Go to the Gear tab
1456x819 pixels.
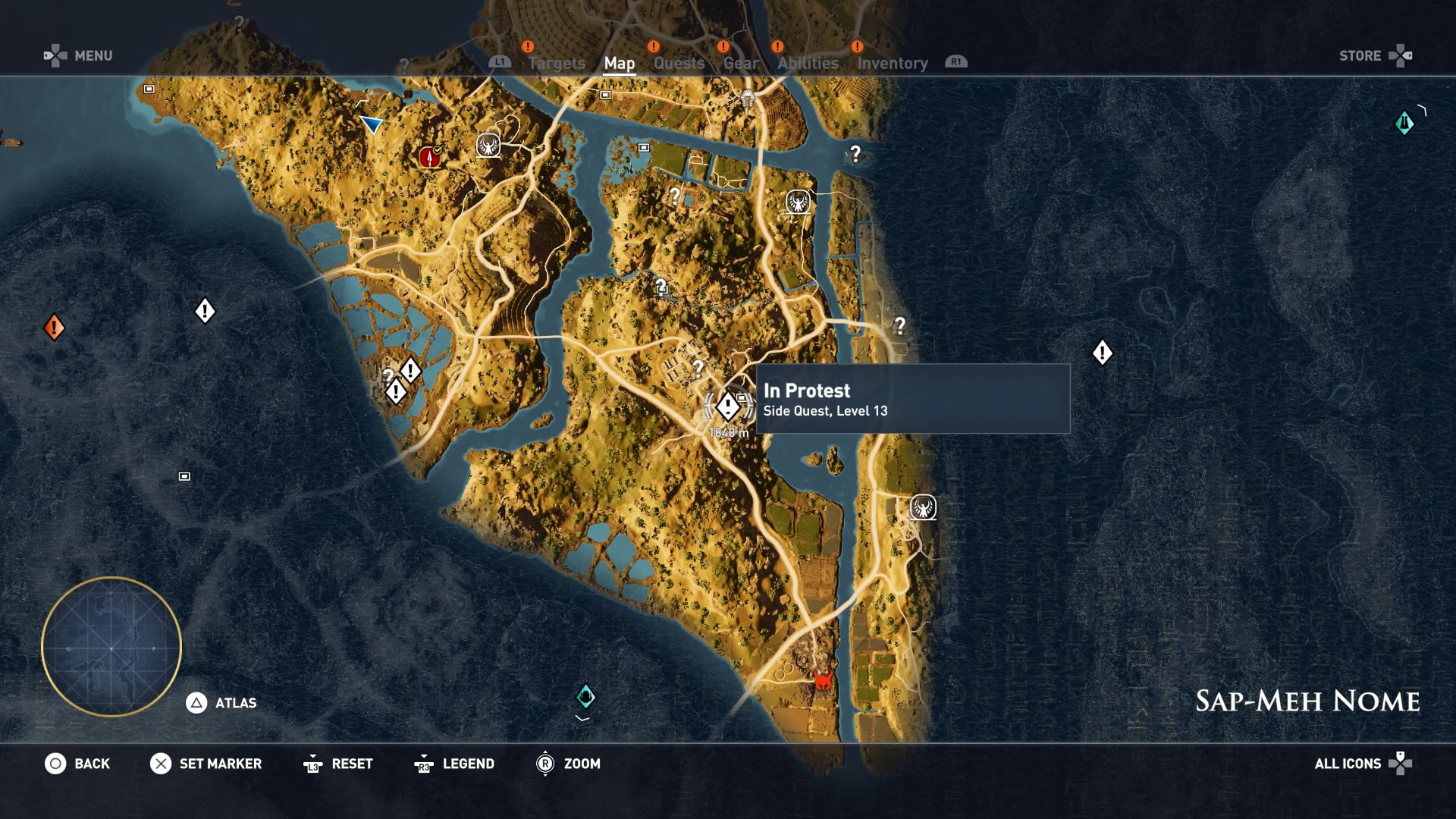(x=740, y=64)
